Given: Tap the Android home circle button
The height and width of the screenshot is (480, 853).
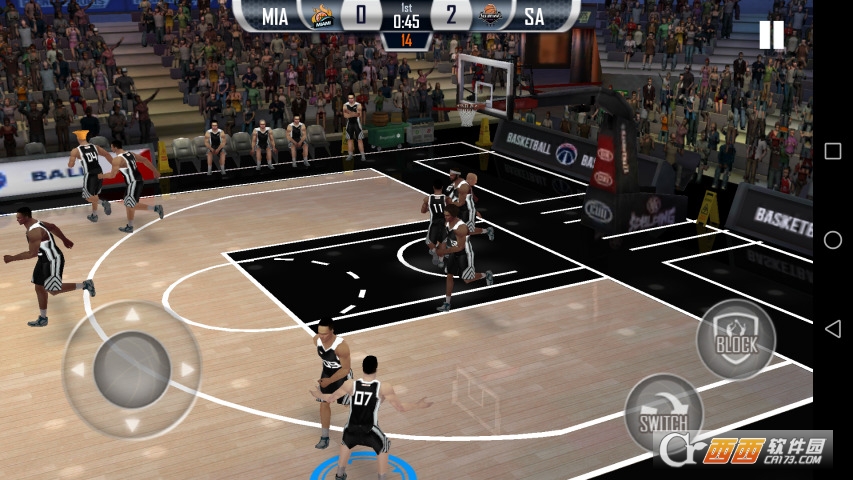Looking at the screenshot, I should [x=832, y=240].
